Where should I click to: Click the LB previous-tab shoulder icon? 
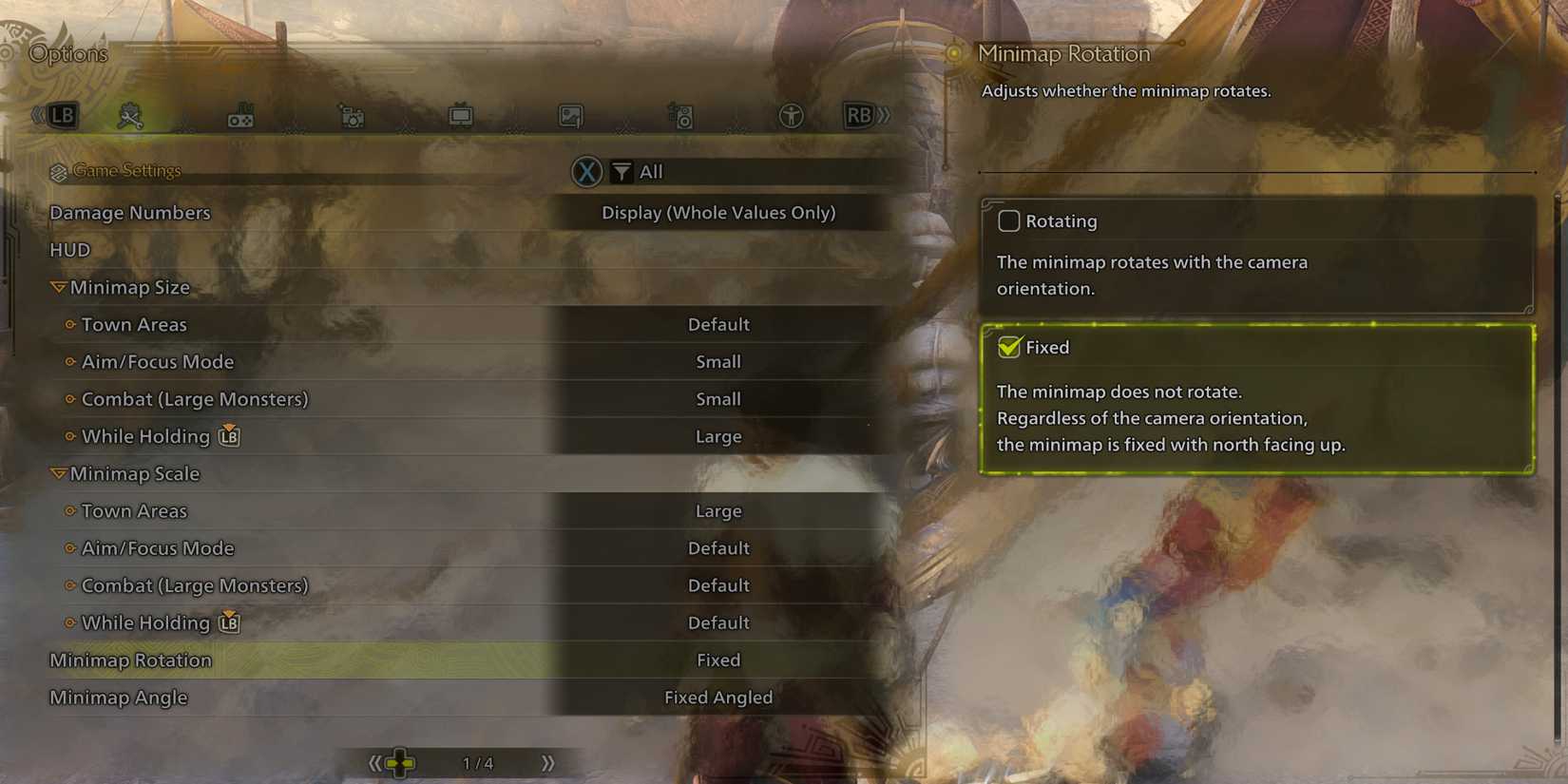point(61,114)
